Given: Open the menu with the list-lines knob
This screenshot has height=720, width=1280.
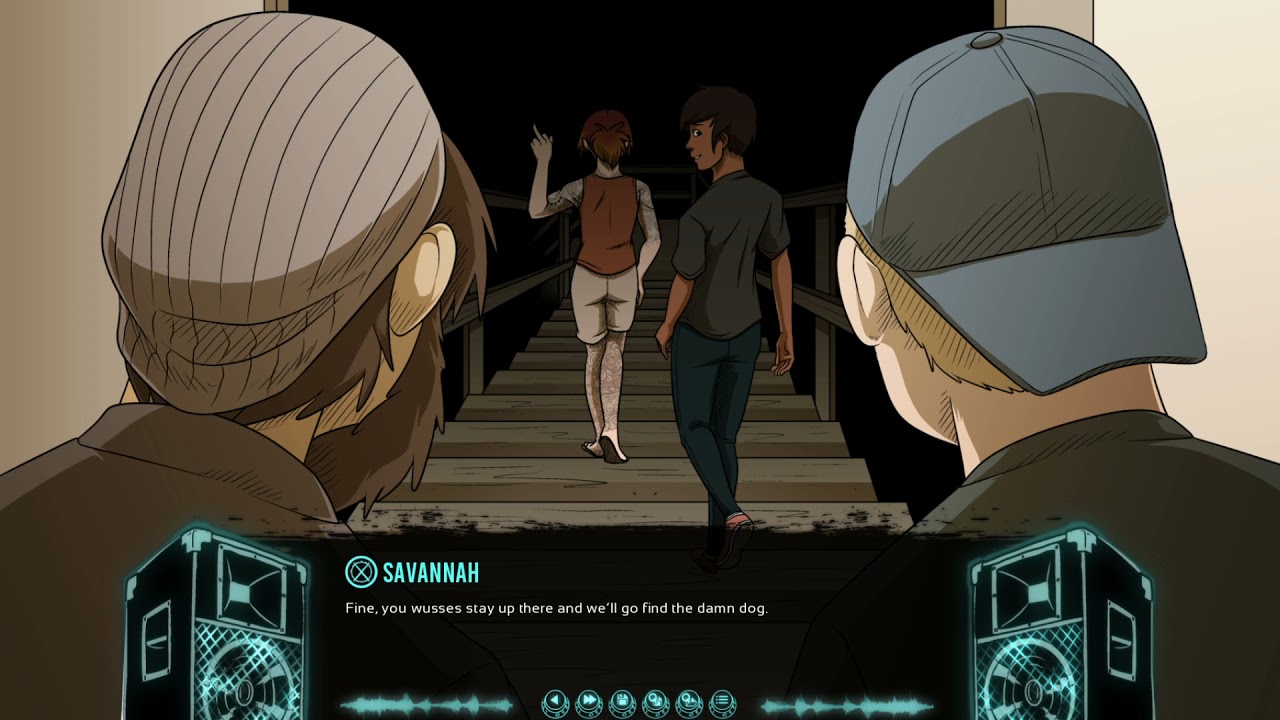Looking at the screenshot, I should pyautogui.click(x=721, y=703).
